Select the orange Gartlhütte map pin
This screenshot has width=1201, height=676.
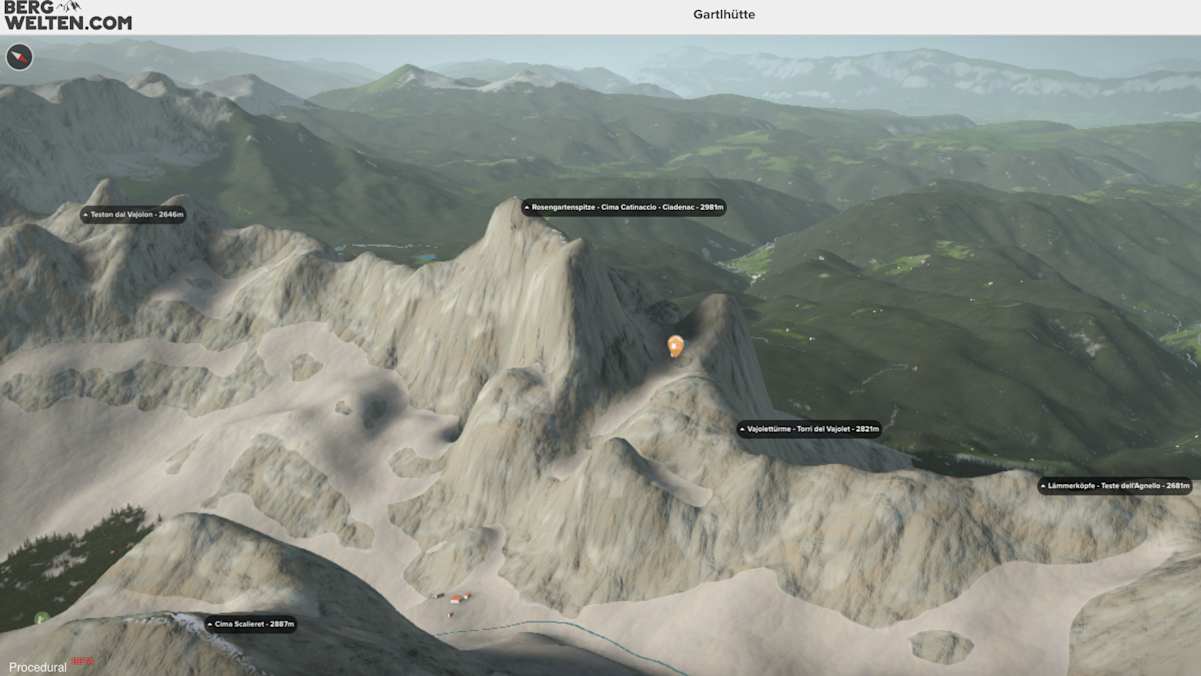[676, 345]
